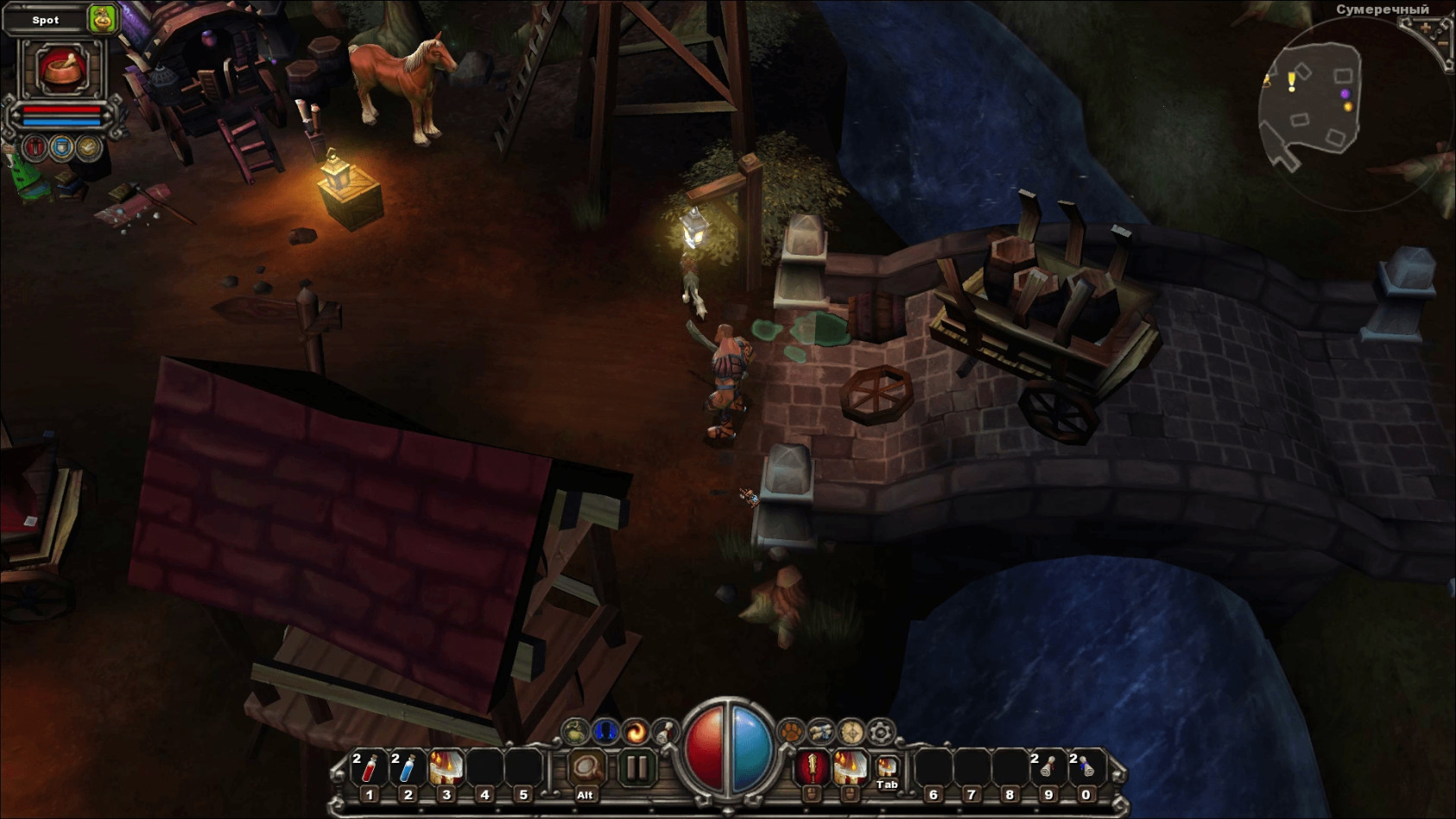Select the left-mouse red weapon attack slot
Screen dimensions: 1456x819
[x=812, y=767]
